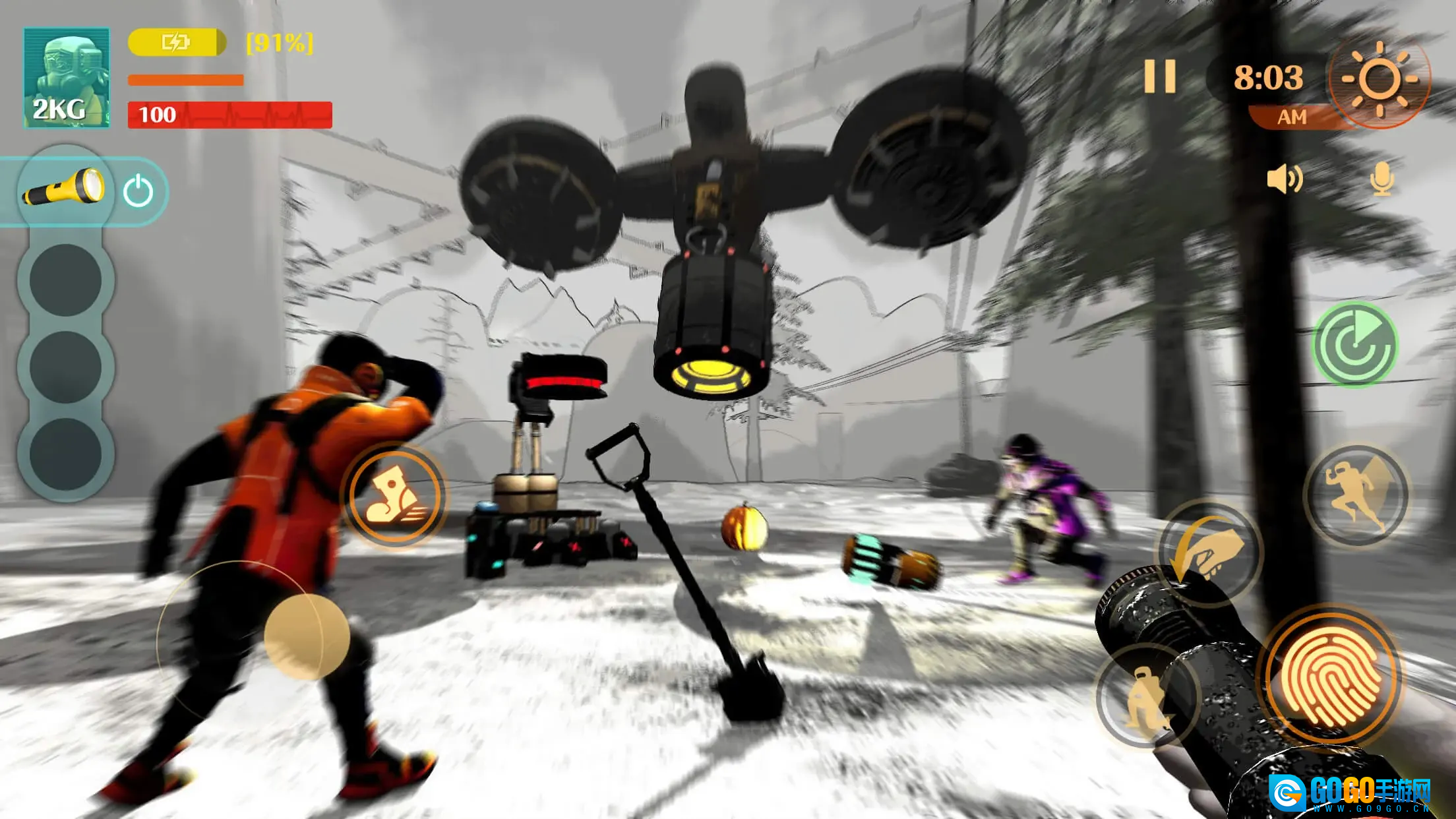This screenshot has width=1456, height=819.
Task: Use the hand drop item button
Action: (x=1209, y=553)
